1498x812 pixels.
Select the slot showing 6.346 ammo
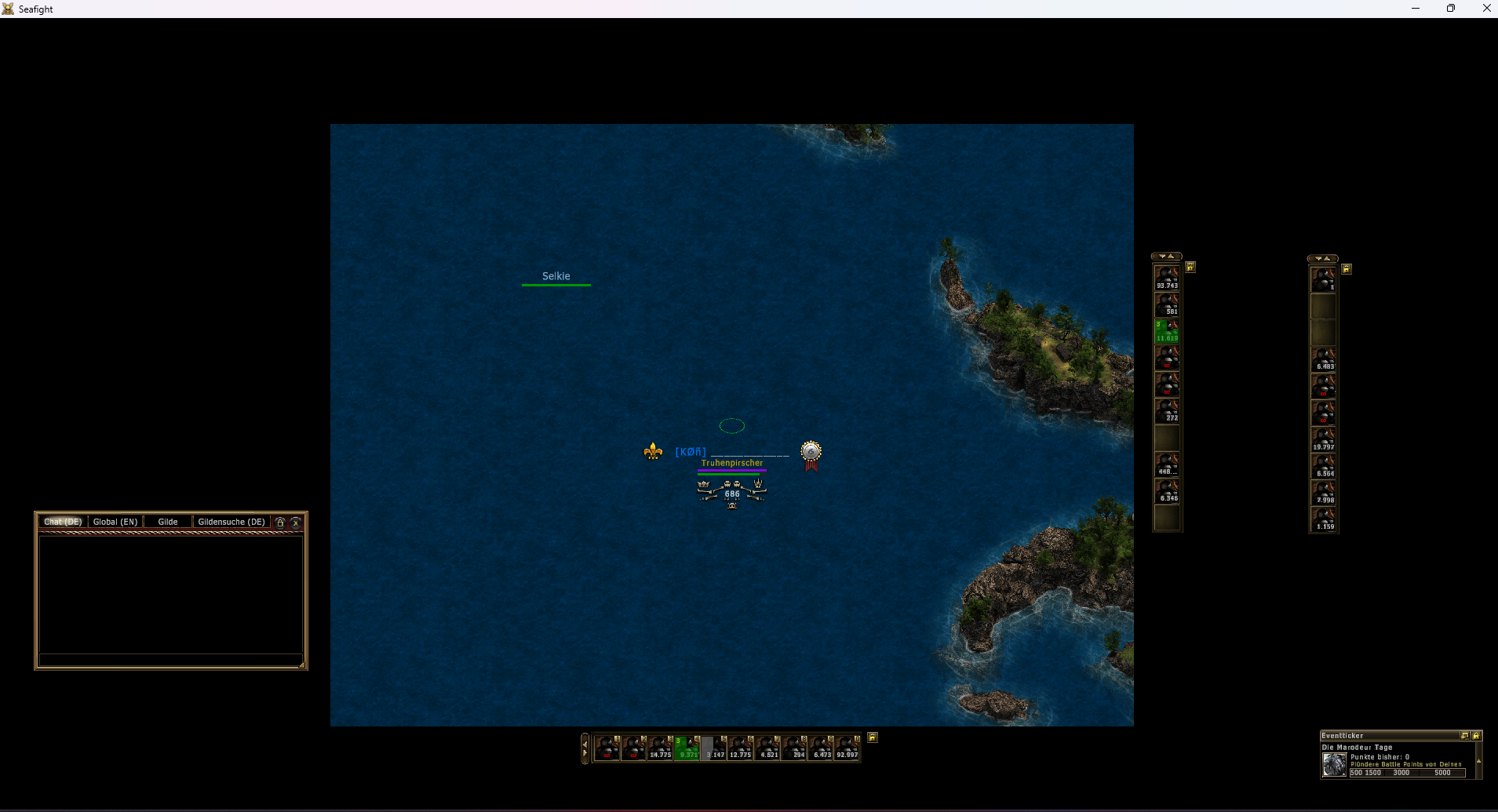[x=1167, y=492]
